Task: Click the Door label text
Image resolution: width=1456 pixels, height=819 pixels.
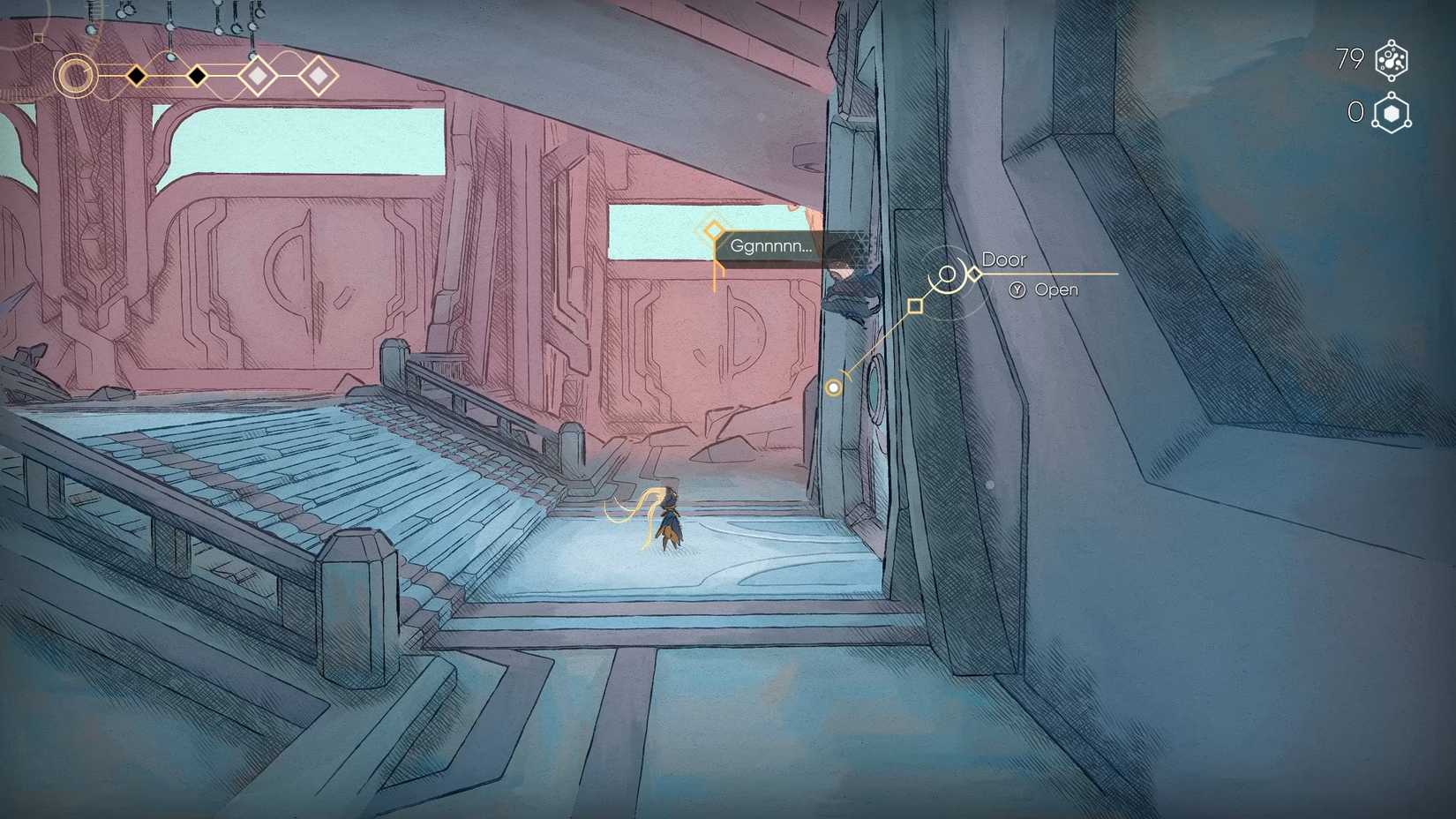Action: pyautogui.click(x=1005, y=259)
